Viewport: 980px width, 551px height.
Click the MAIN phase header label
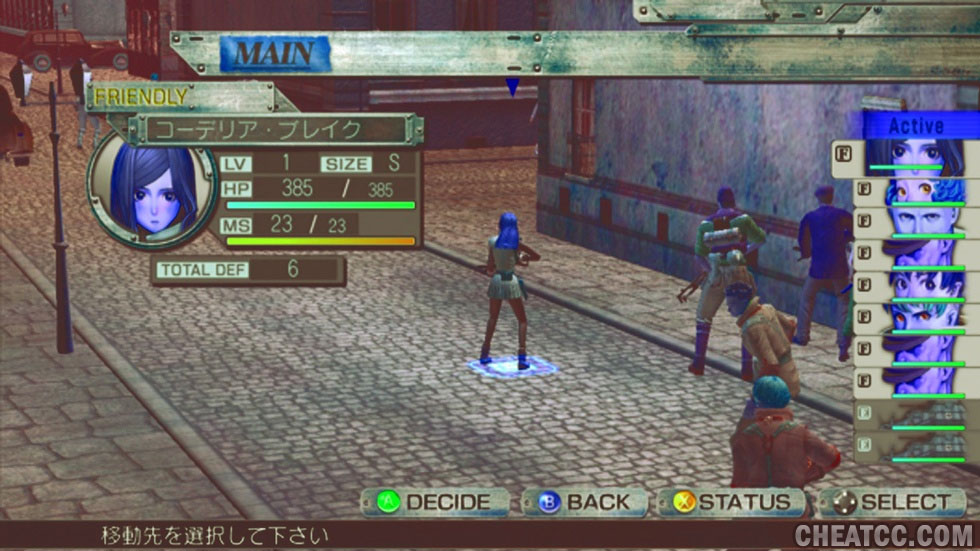coord(274,53)
